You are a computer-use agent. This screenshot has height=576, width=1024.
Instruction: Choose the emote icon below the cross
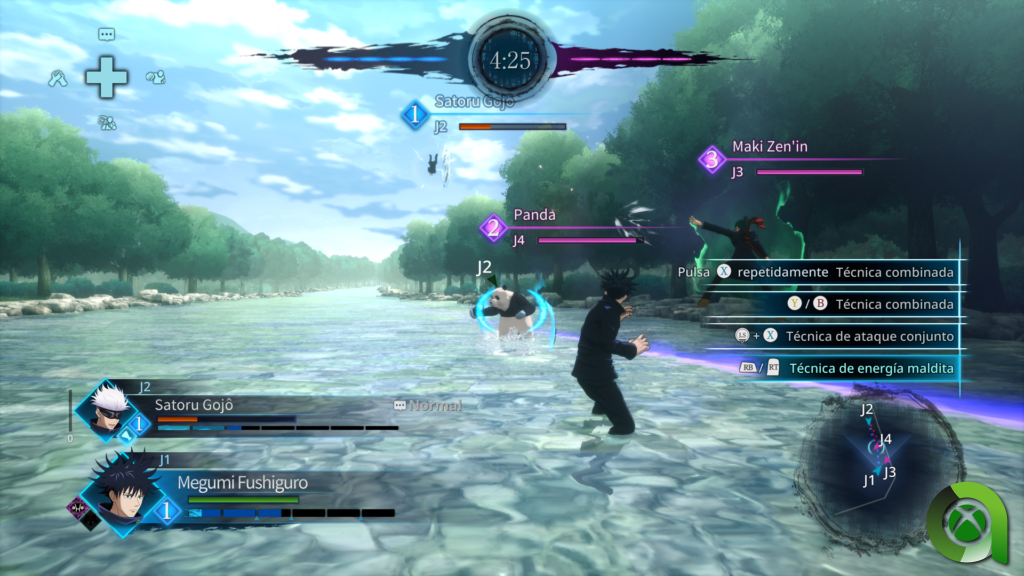click(x=107, y=123)
